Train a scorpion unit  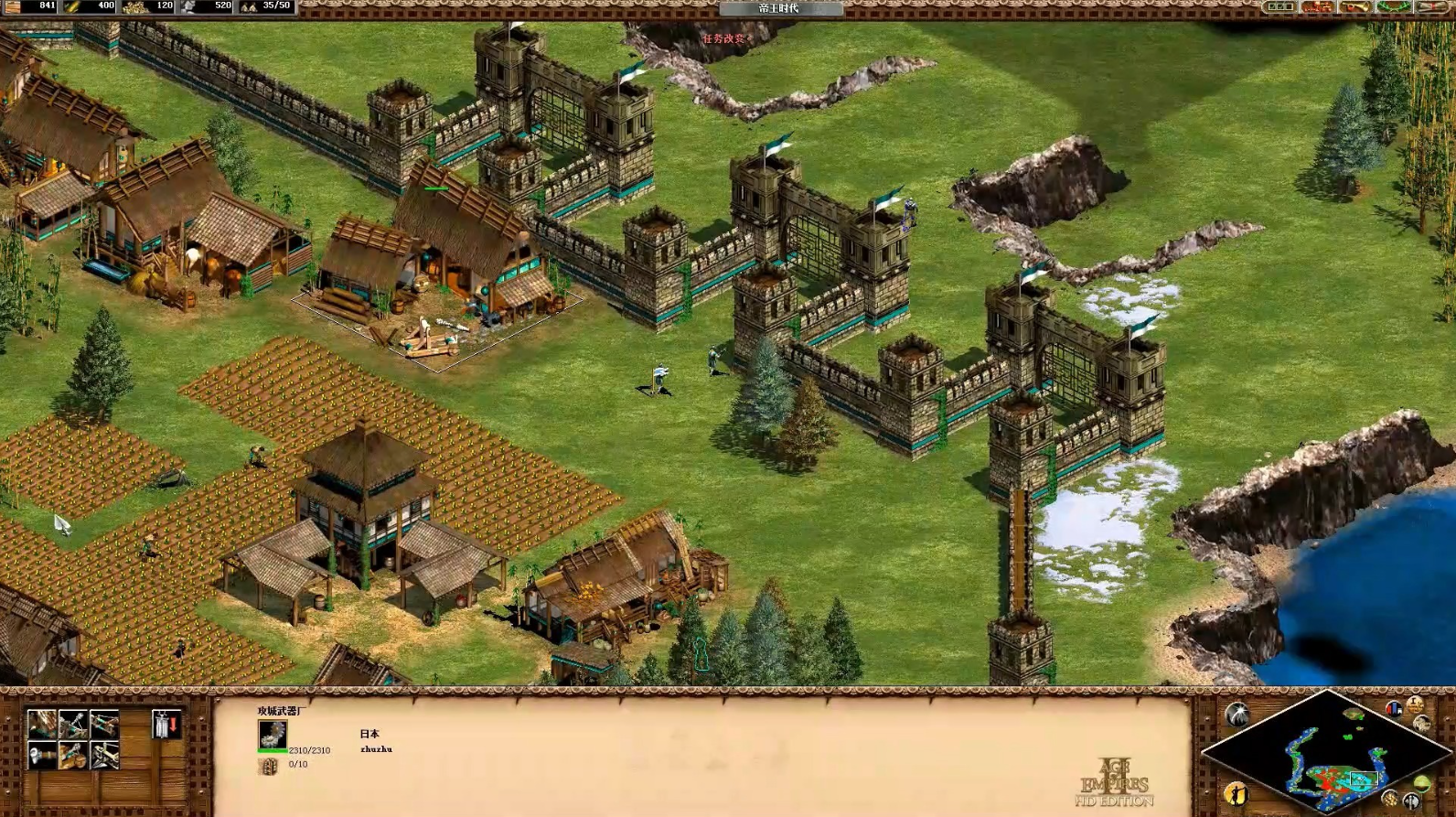pos(104,725)
